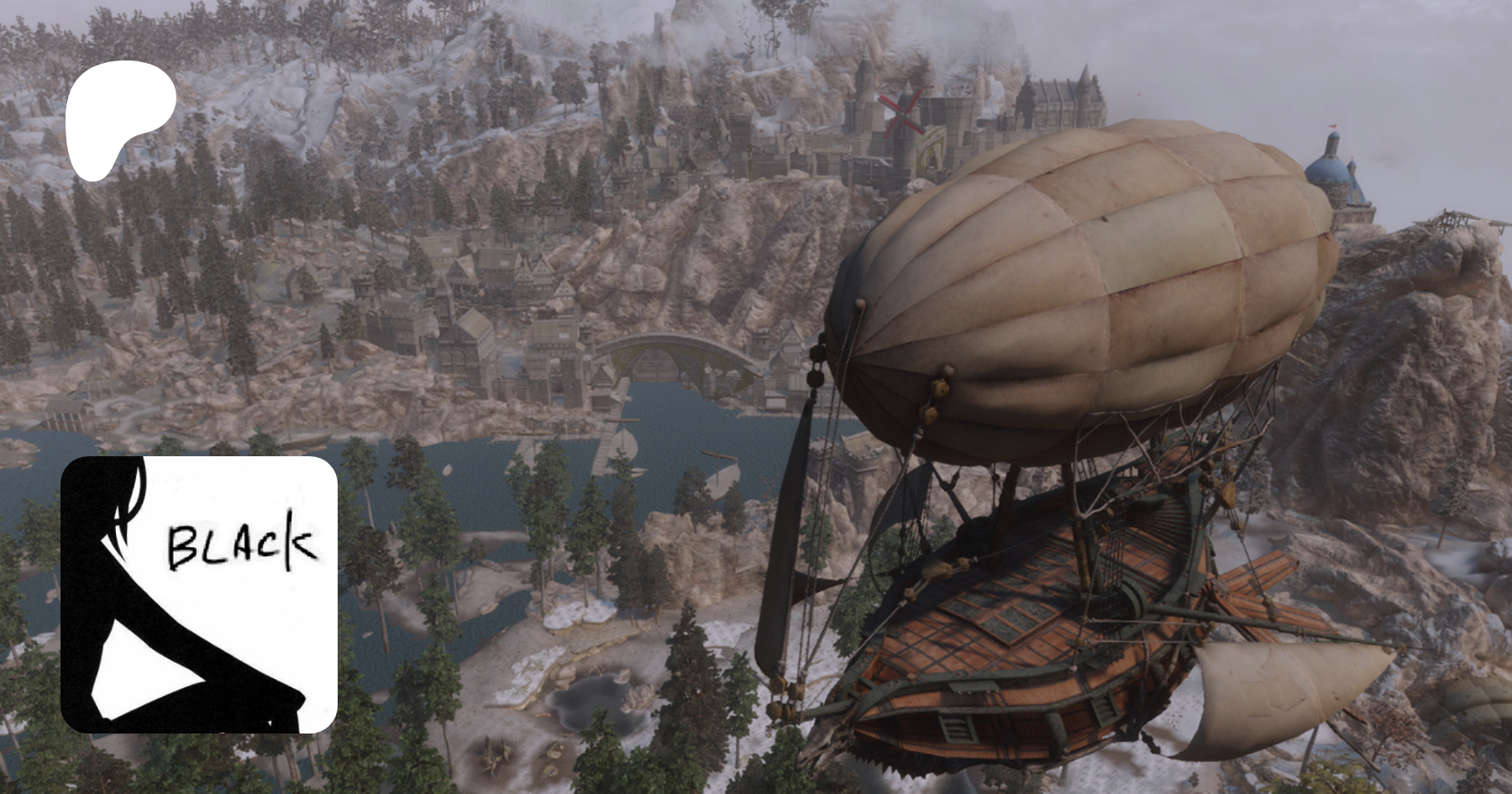
Task: Open the BLACK creator avatar thumbnail
Action: click(199, 595)
